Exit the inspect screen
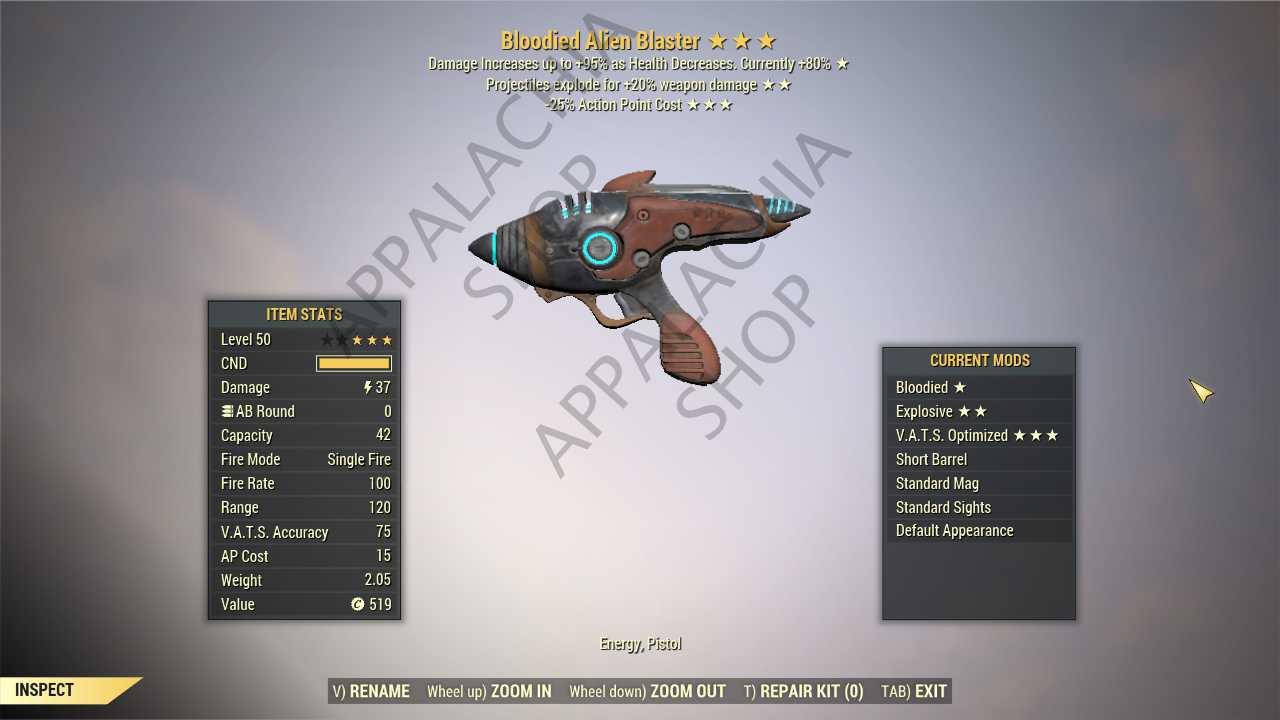 click(913, 691)
